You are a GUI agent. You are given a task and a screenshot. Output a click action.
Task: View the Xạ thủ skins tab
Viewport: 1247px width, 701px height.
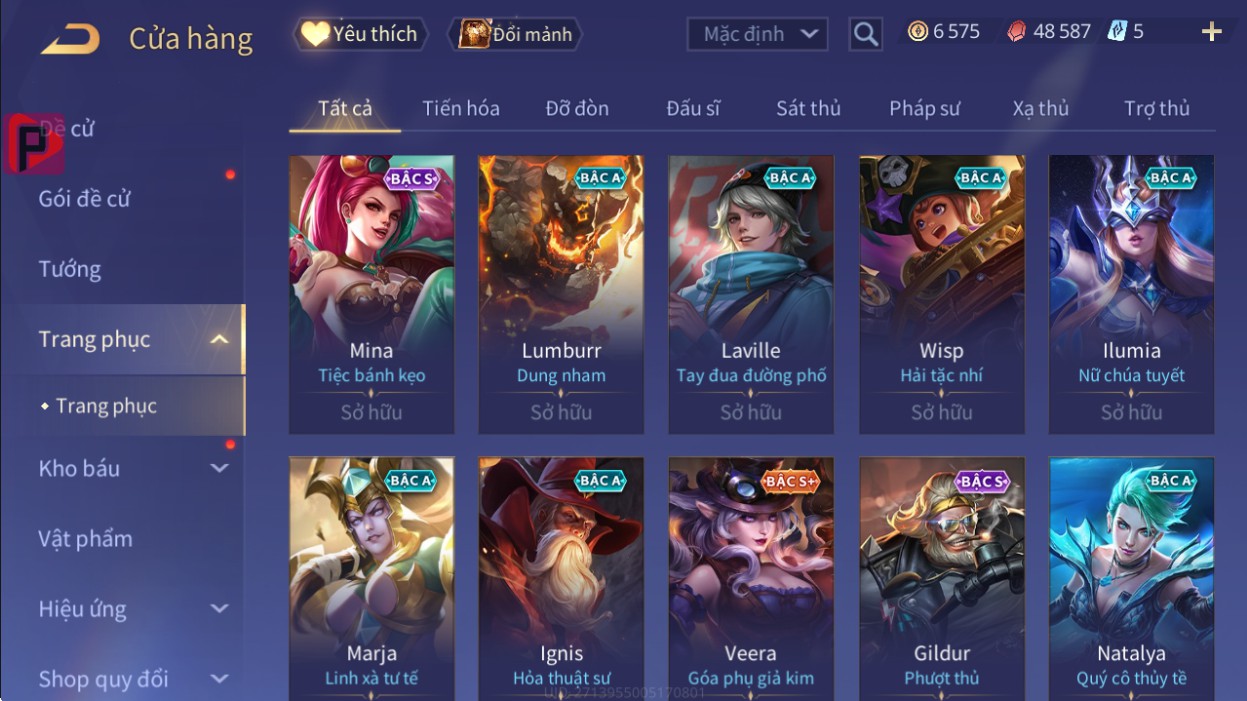(1040, 108)
